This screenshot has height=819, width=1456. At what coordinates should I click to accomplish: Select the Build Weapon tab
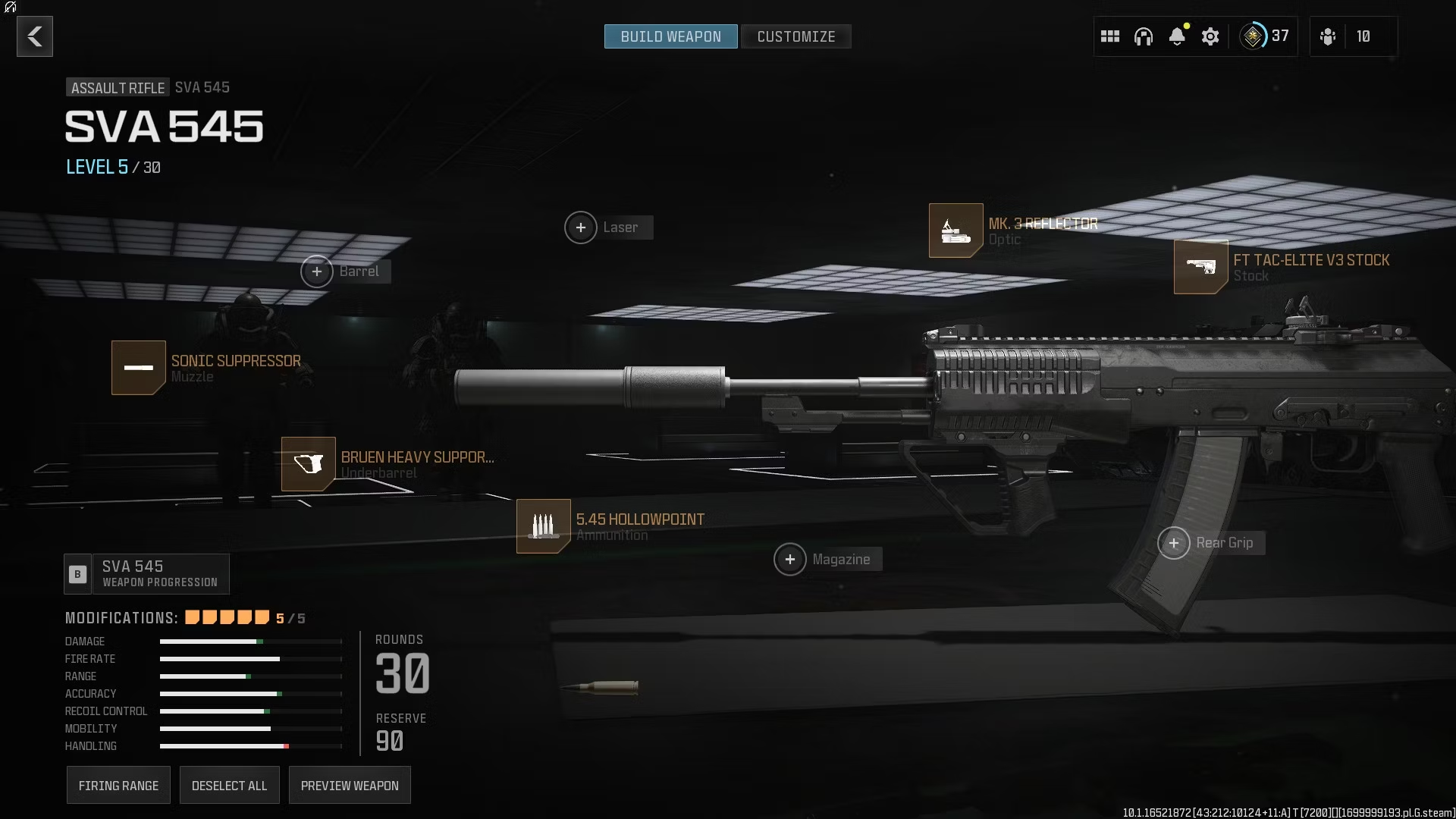click(x=670, y=36)
